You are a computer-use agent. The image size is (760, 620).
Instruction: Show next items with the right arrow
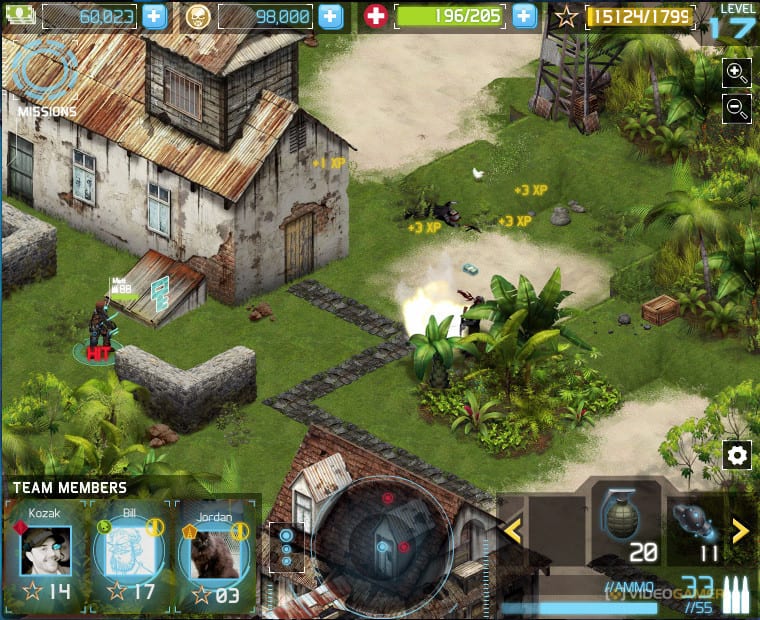pos(741,531)
